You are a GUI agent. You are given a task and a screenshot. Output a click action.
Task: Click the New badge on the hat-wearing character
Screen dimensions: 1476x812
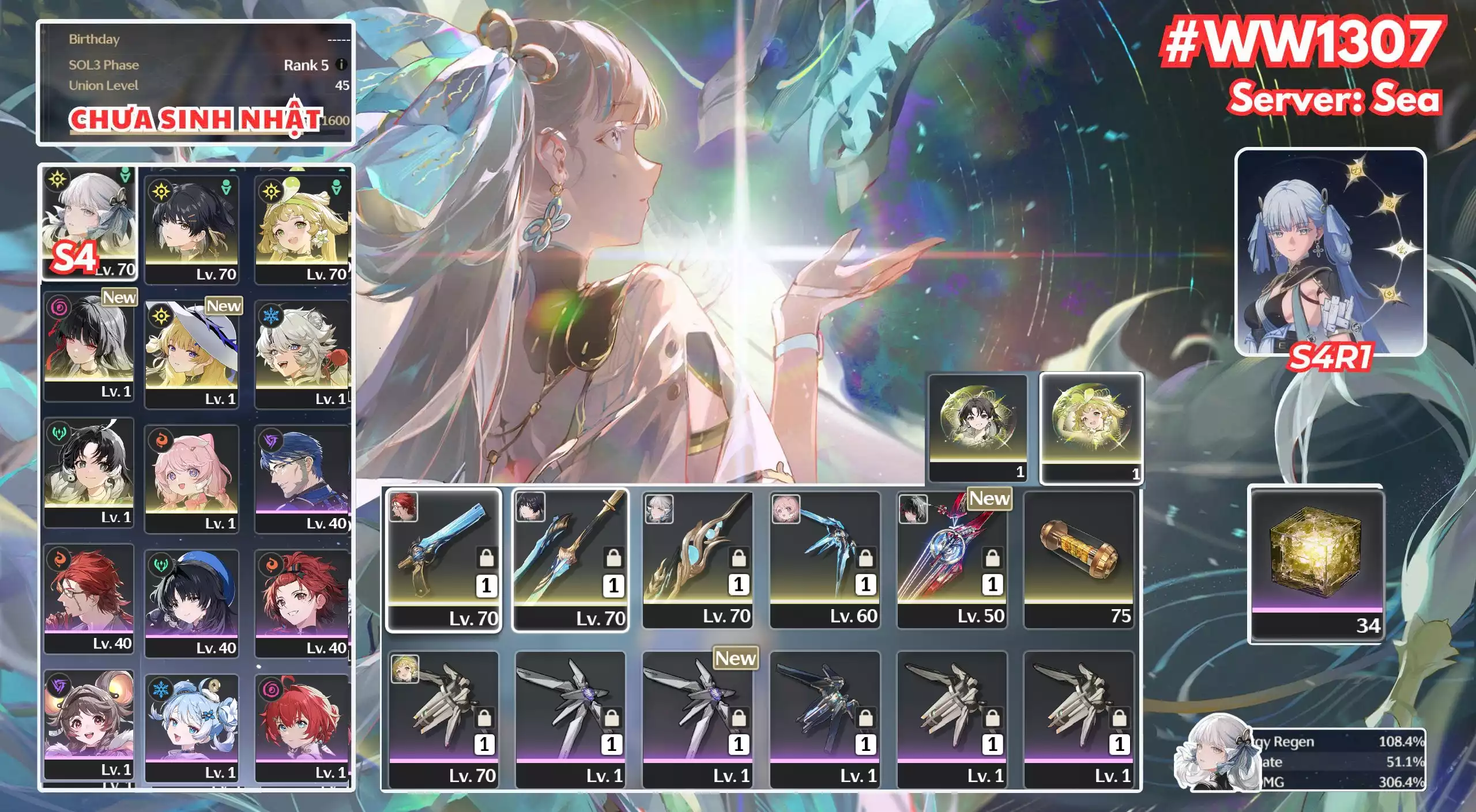tap(224, 306)
